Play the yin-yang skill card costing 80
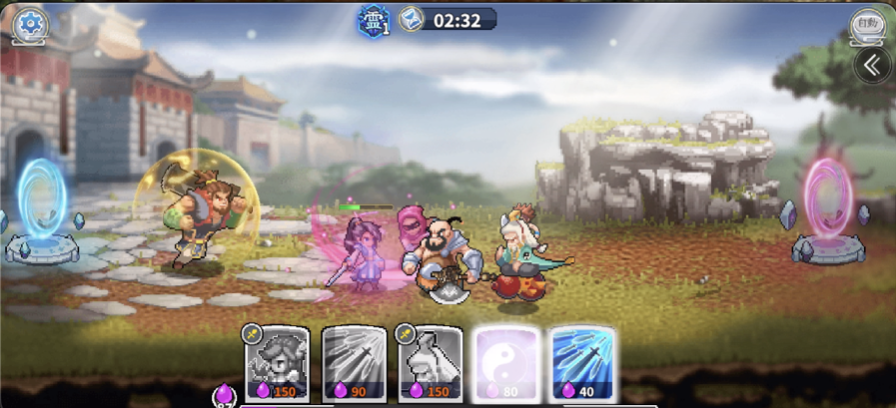 coord(506,362)
